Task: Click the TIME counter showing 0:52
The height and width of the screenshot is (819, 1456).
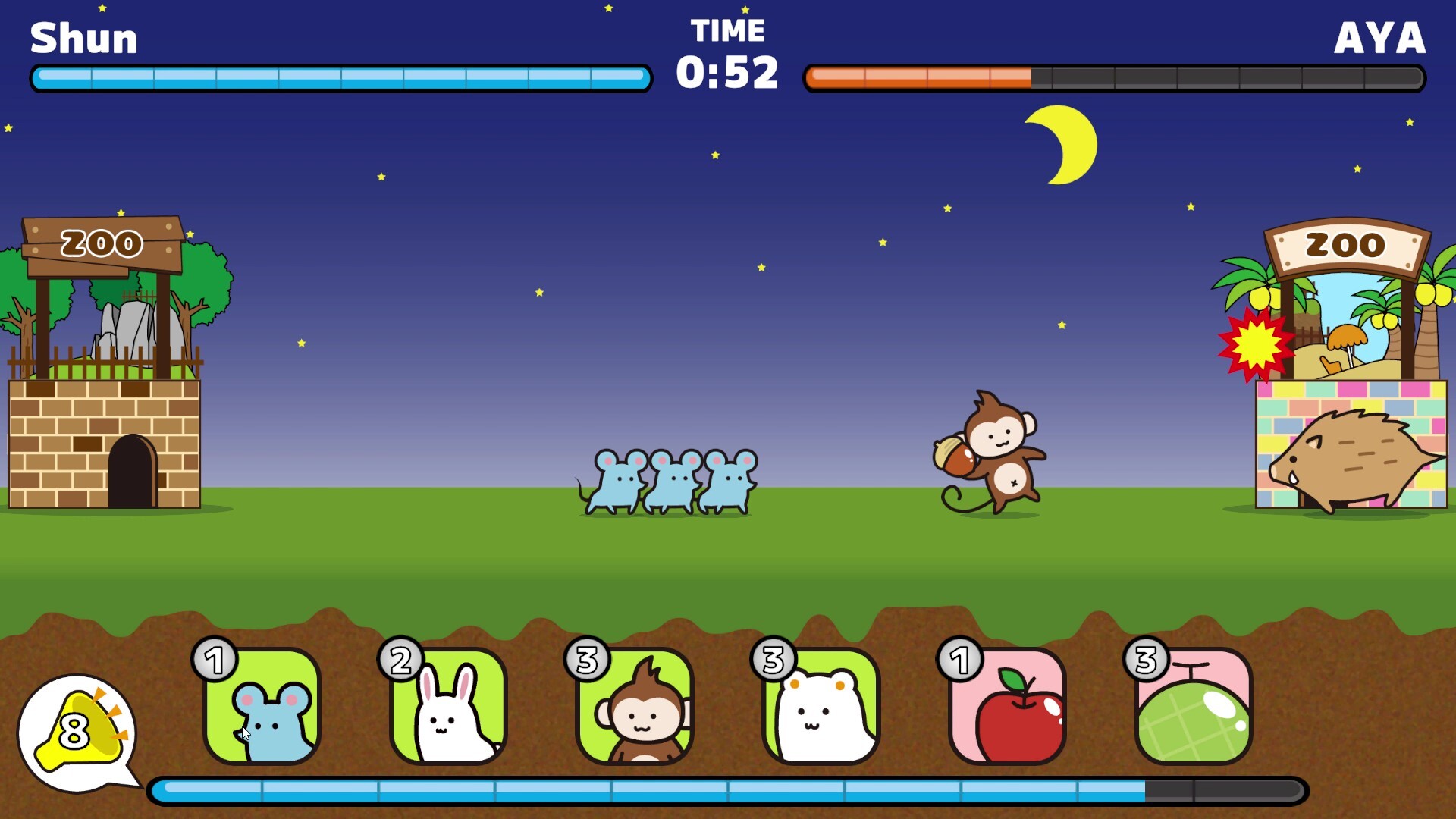Action: click(730, 72)
